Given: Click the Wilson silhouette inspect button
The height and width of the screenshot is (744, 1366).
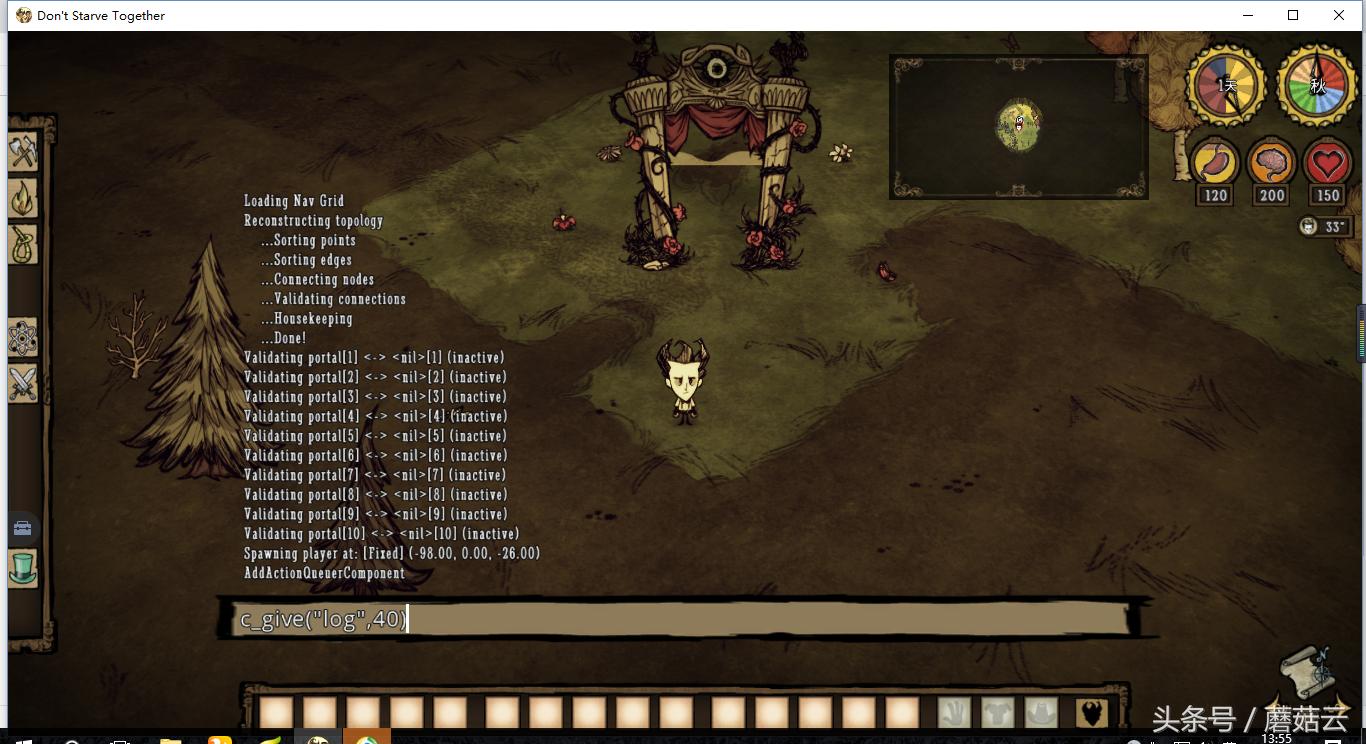Looking at the screenshot, I should pyautogui.click(x=1092, y=712).
